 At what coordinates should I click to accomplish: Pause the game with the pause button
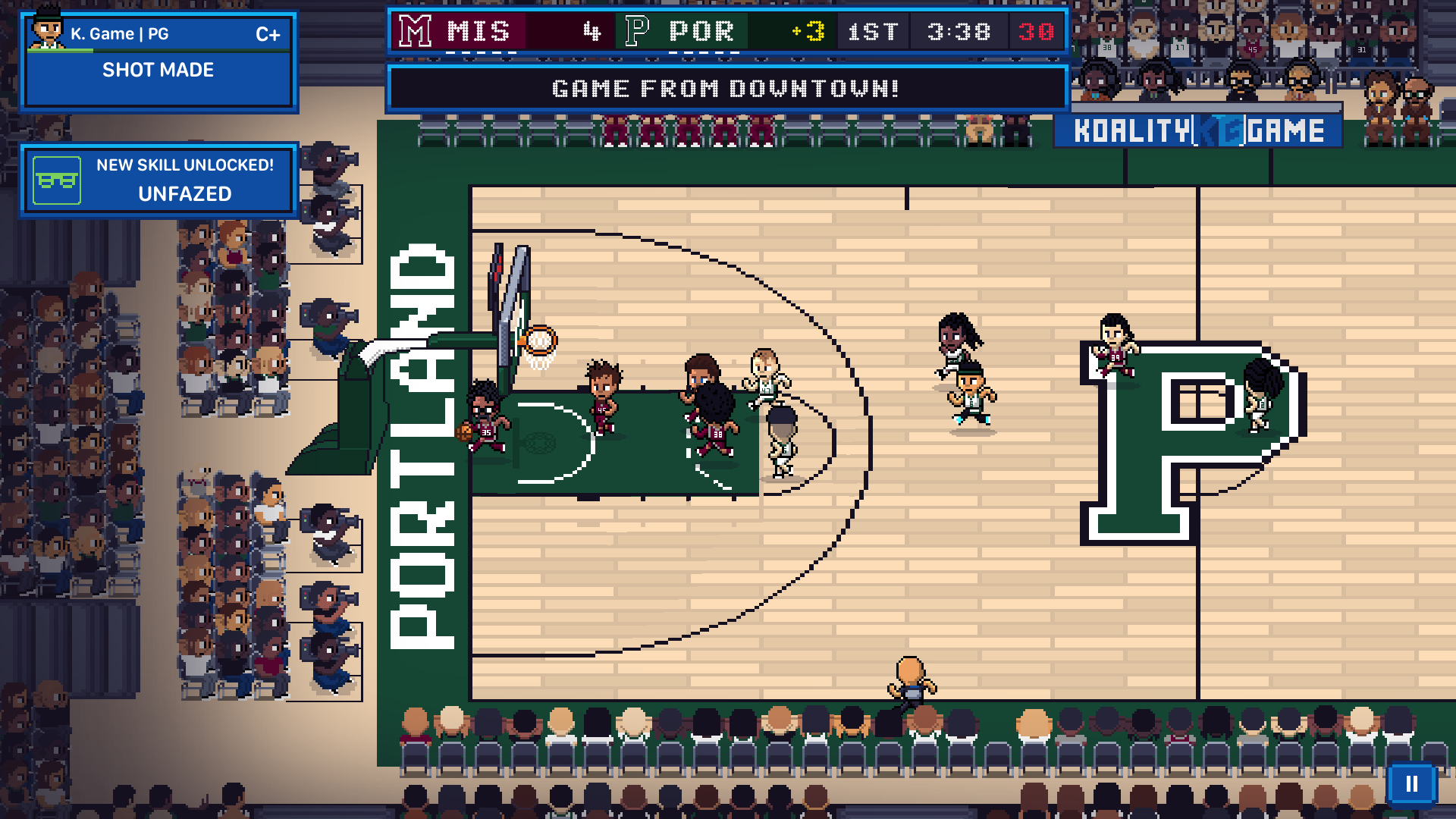pyautogui.click(x=1411, y=783)
